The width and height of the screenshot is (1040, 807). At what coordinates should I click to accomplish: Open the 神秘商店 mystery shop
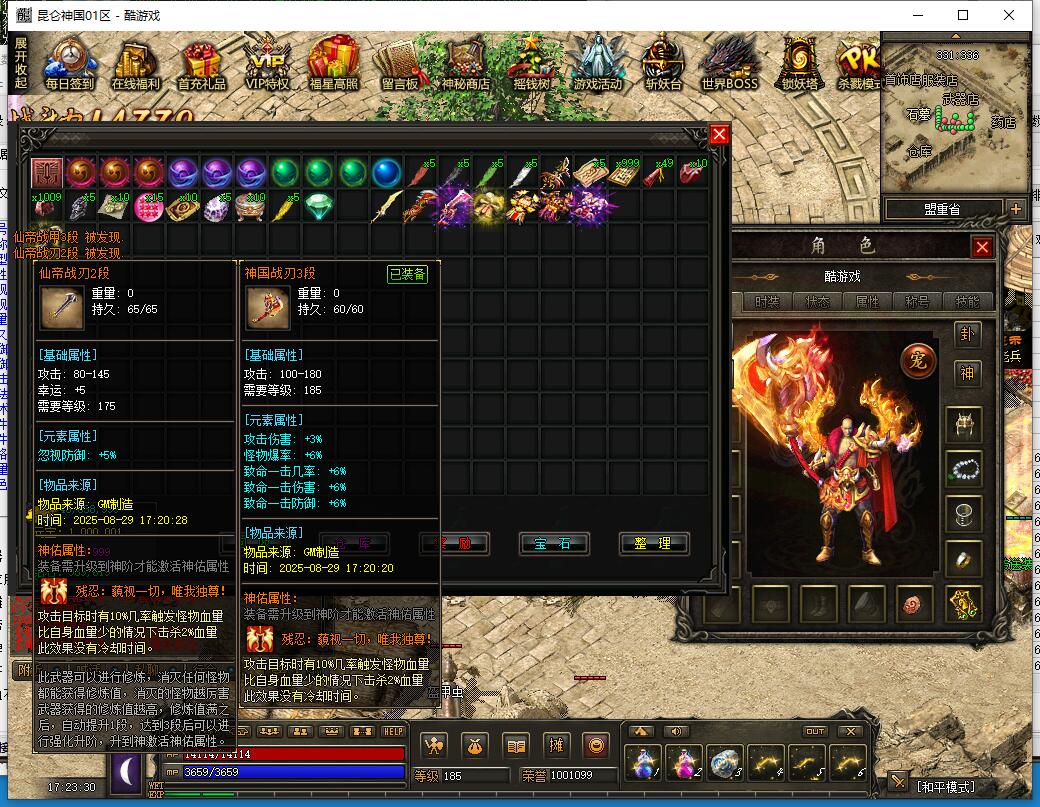(466, 64)
